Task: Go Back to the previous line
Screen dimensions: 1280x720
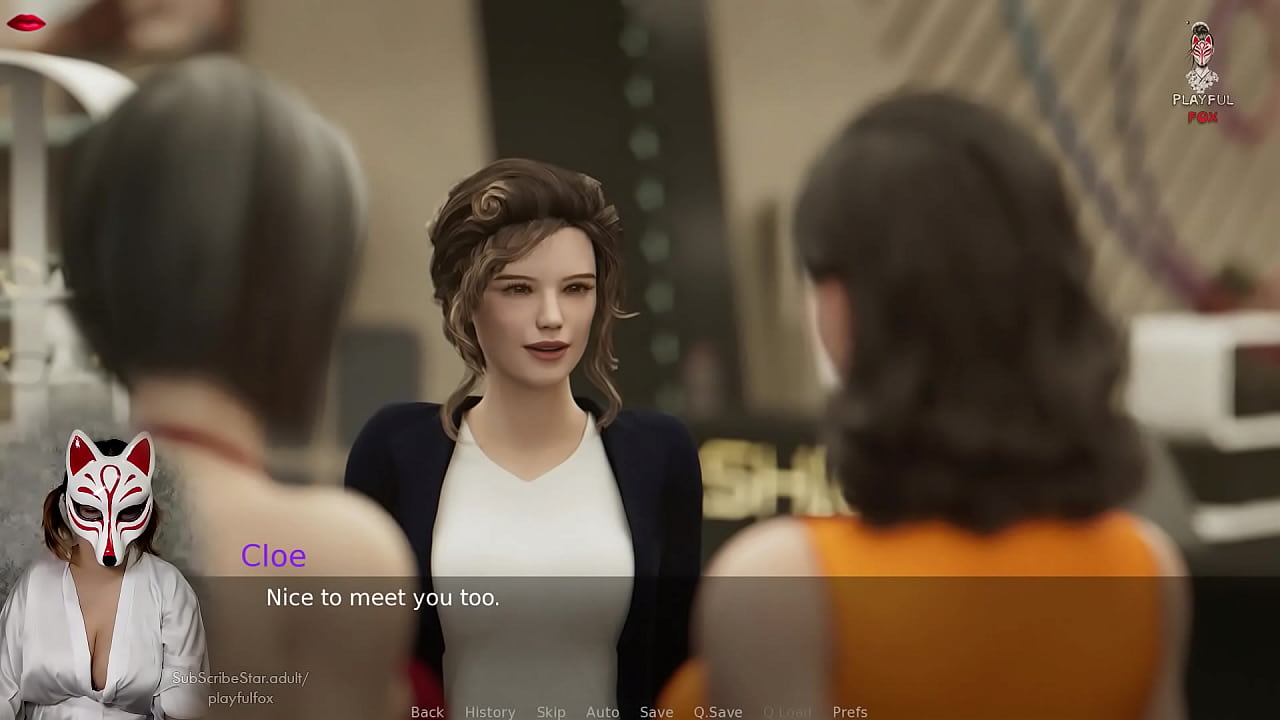Action: click(427, 712)
